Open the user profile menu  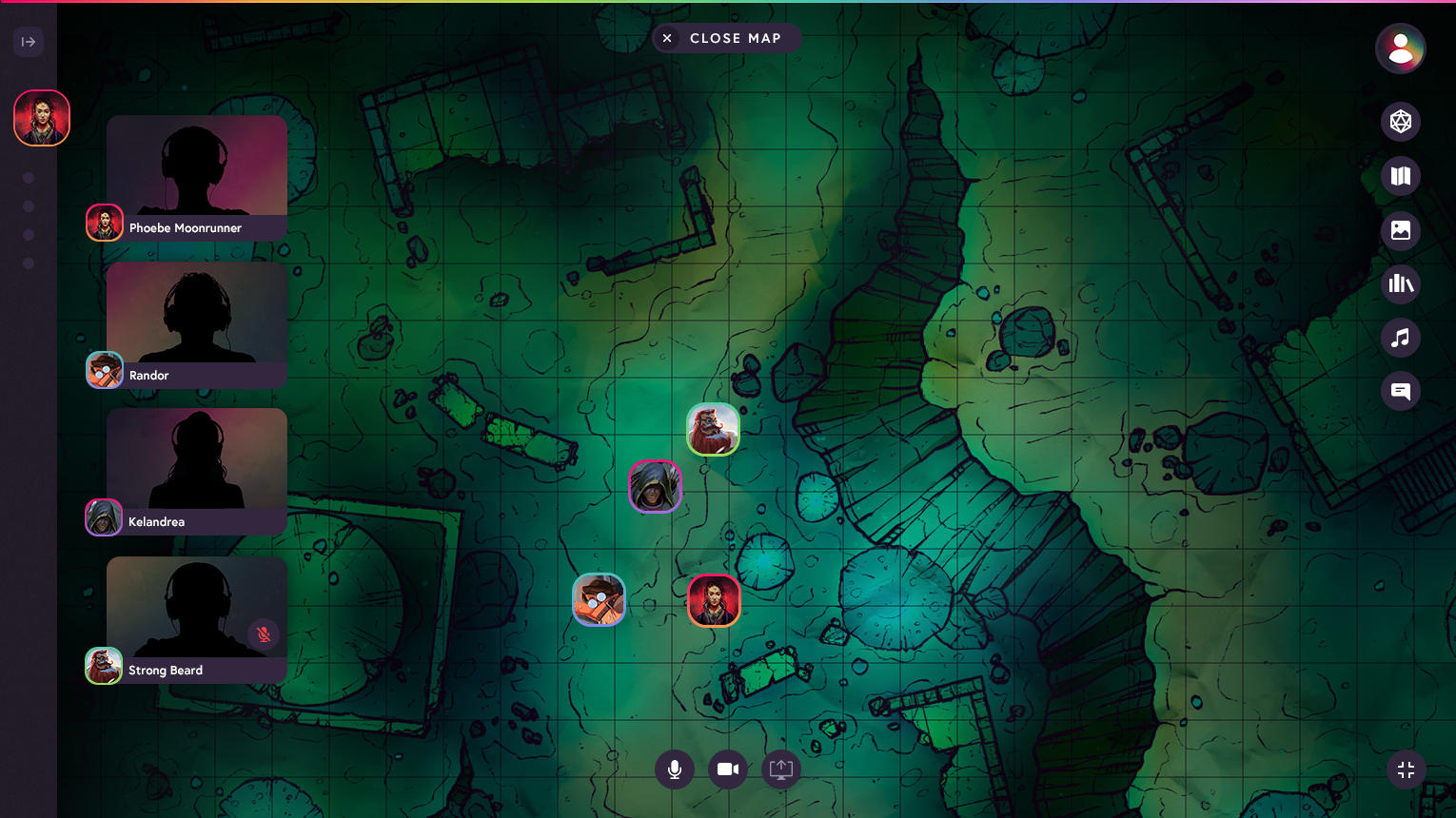1400,49
